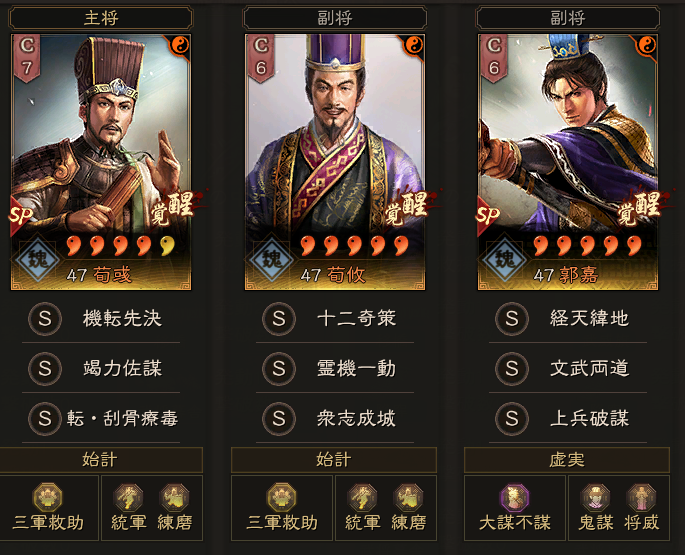Open the 上兵破謀 skill details

[588, 417]
